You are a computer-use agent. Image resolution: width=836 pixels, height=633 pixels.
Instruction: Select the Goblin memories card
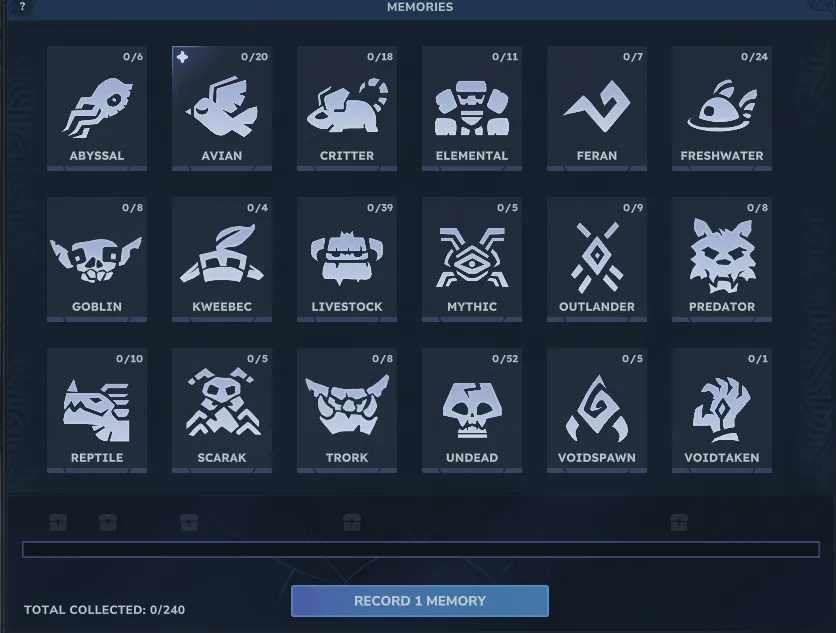pyautogui.click(x=97, y=259)
